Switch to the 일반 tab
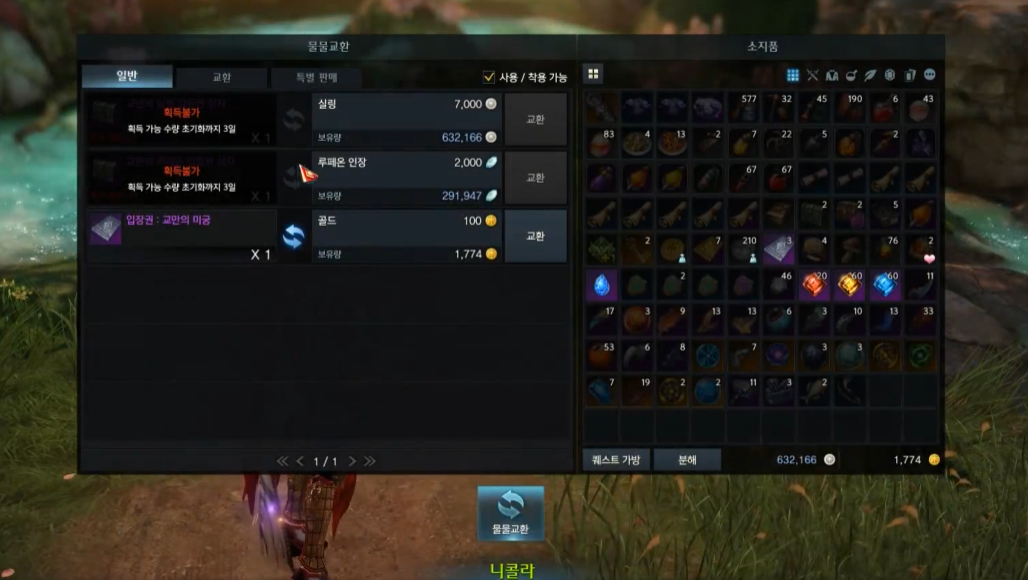Screen dimensions: 1028x580 click(x=127, y=77)
